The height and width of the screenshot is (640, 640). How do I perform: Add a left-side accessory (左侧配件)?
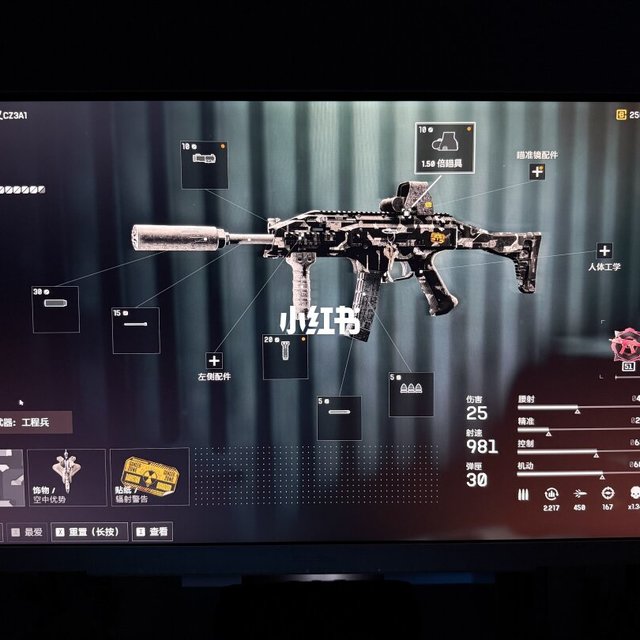point(214,360)
